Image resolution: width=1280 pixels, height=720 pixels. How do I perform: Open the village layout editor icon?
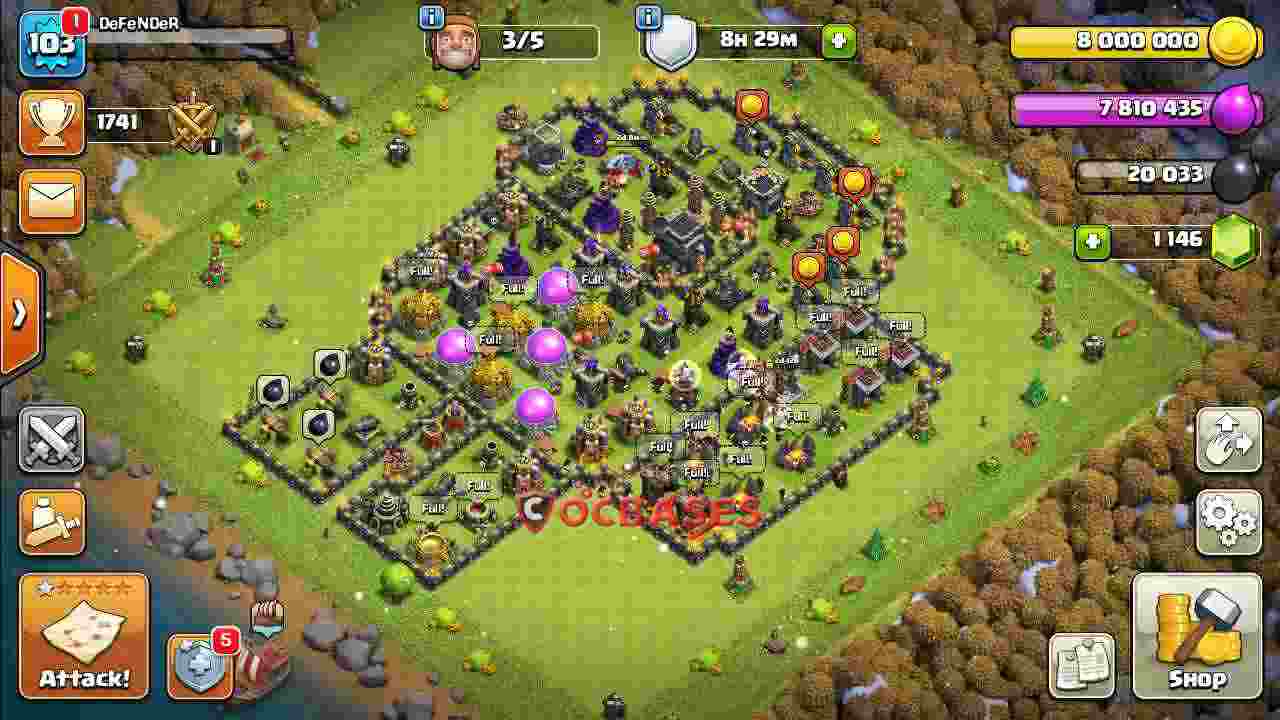point(1228,437)
